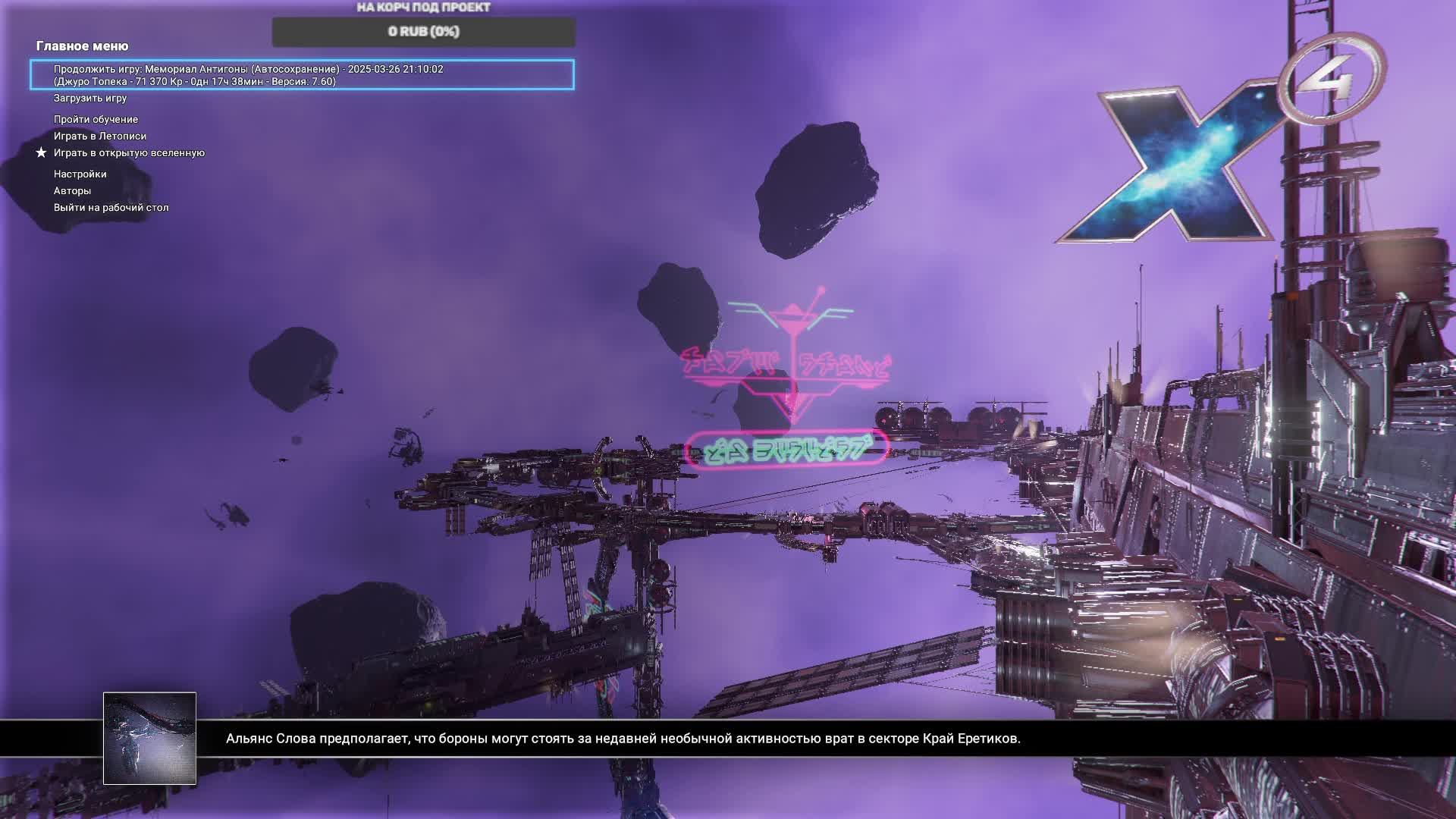1456x819 pixels.
Task: Open the Настройки settings
Action: pos(80,174)
